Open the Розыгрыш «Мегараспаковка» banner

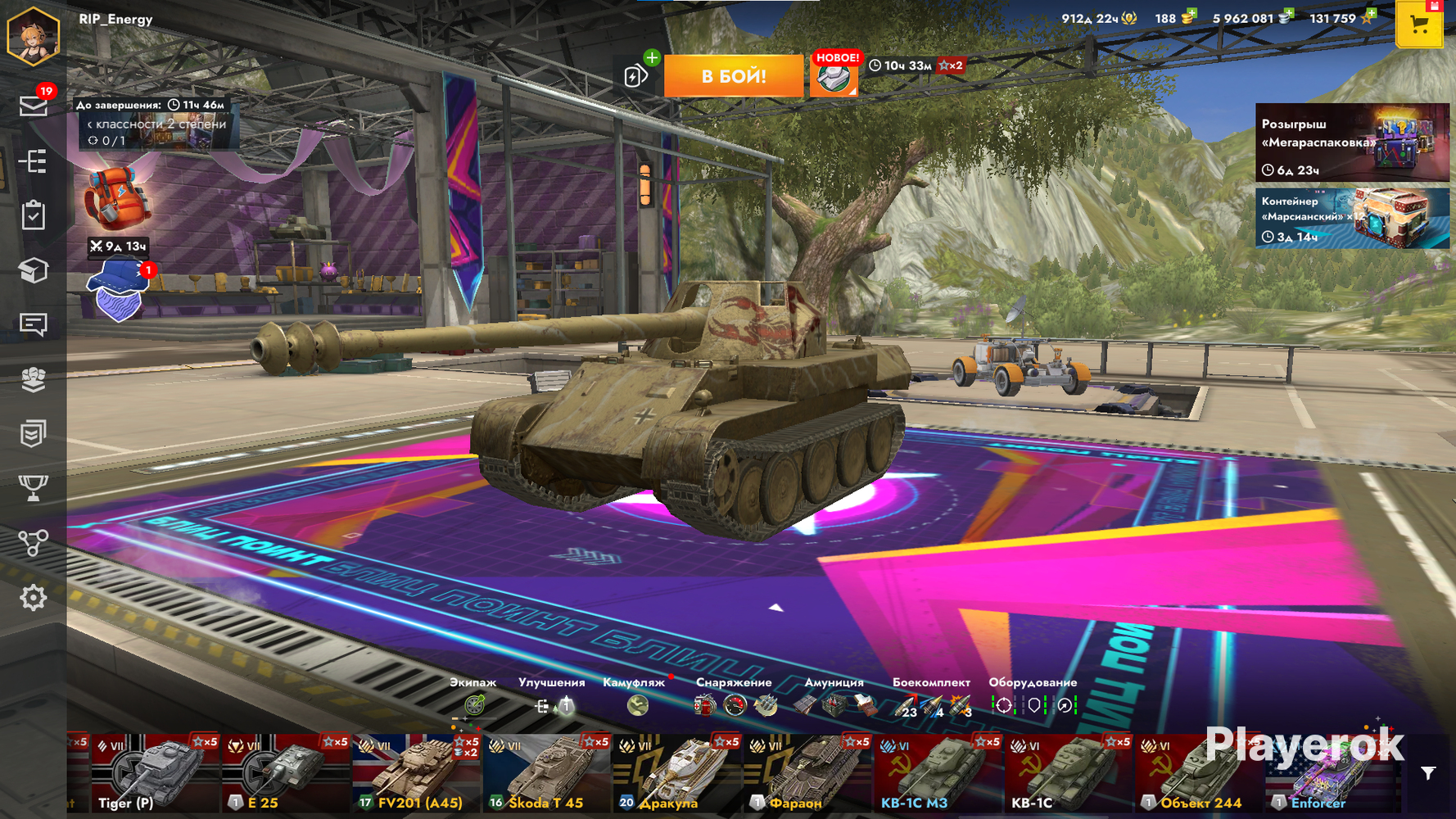pos(1351,142)
